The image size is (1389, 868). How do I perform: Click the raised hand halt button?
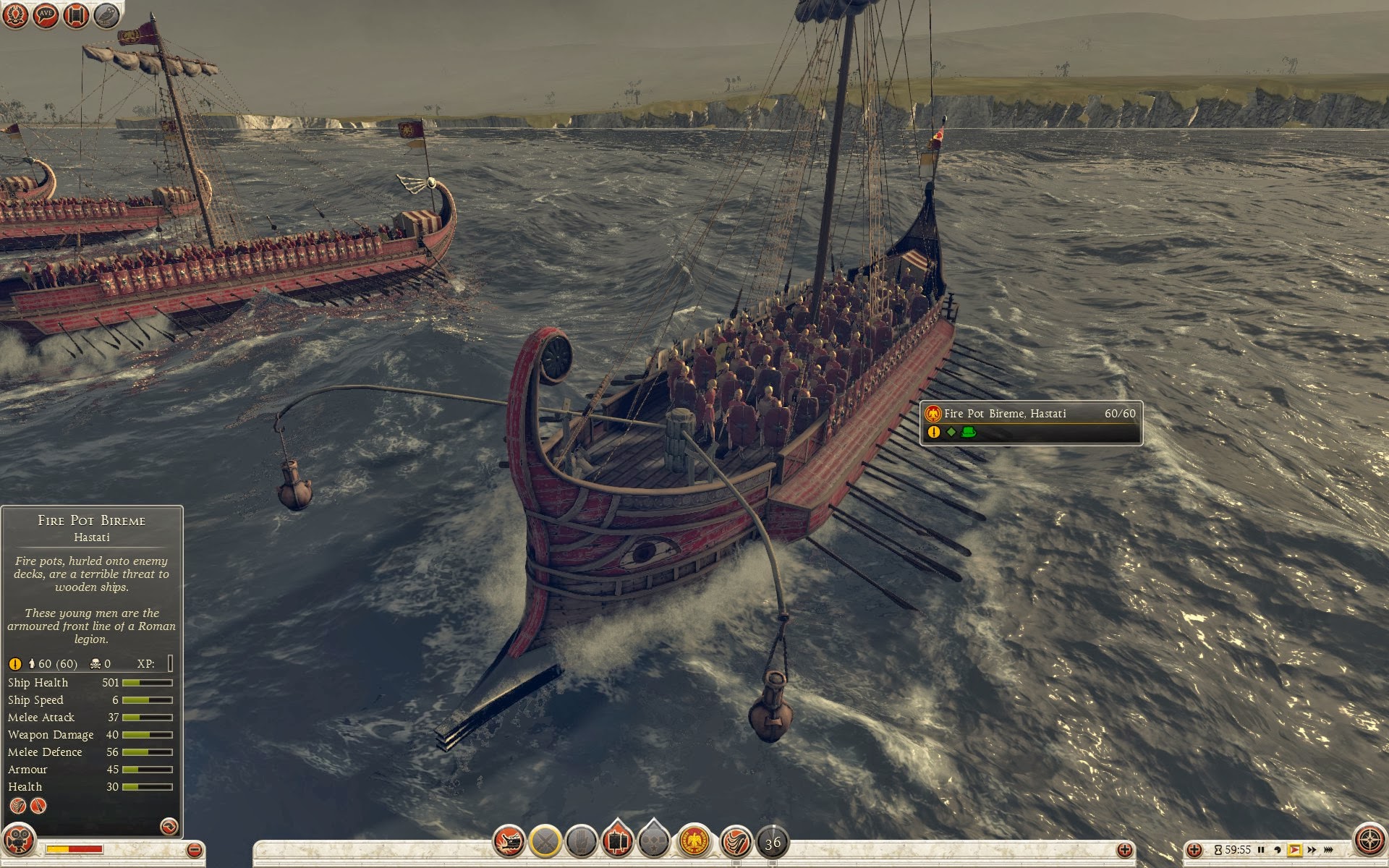(582, 841)
